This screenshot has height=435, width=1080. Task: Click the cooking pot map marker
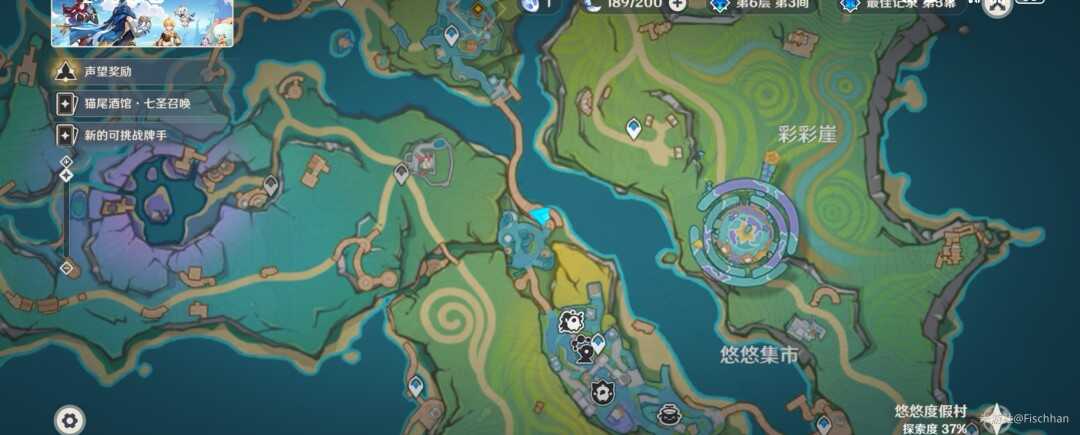pos(669,414)
